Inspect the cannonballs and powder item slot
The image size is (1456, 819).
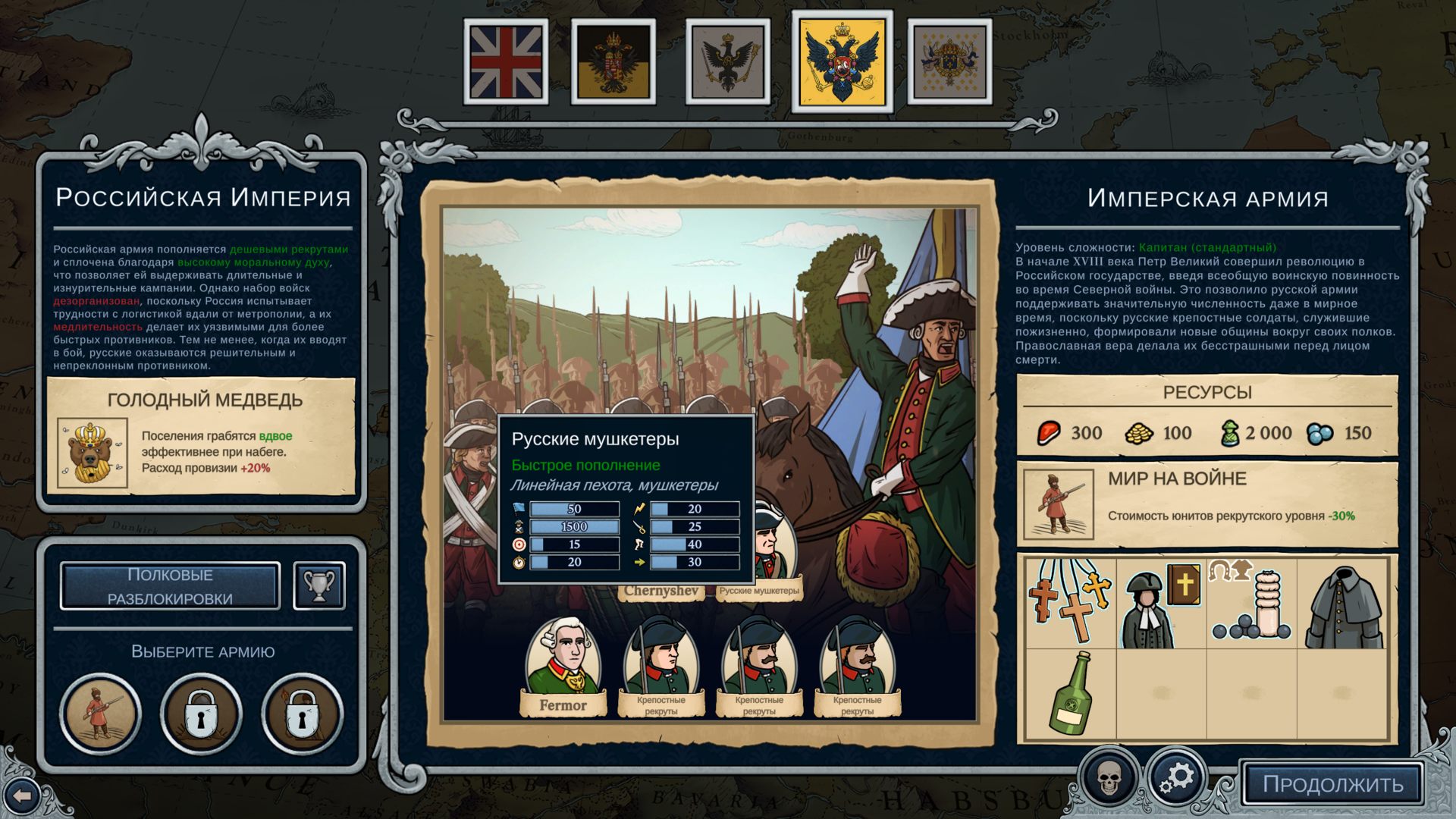click(1251, 604)
